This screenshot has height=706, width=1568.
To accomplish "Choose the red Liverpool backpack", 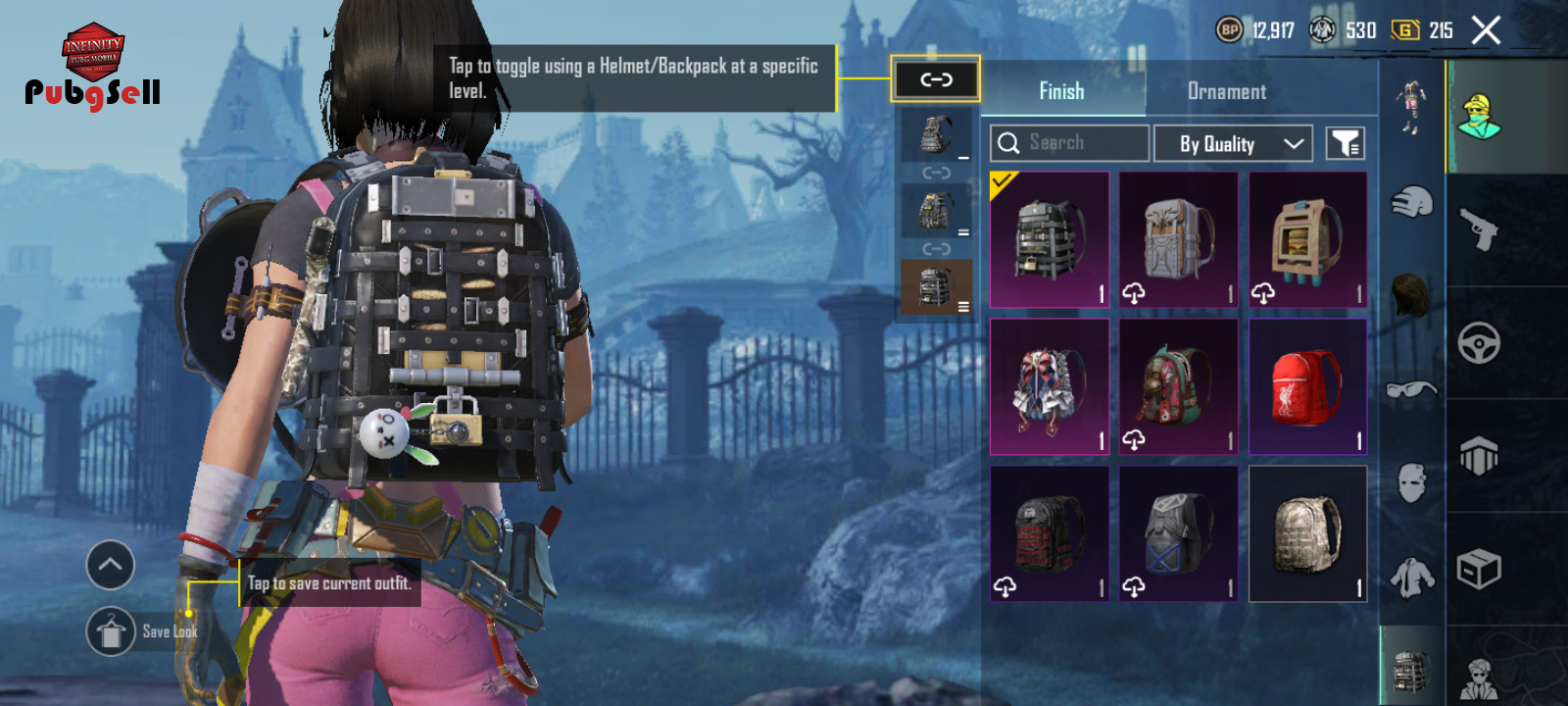I will click(1307, 386).
